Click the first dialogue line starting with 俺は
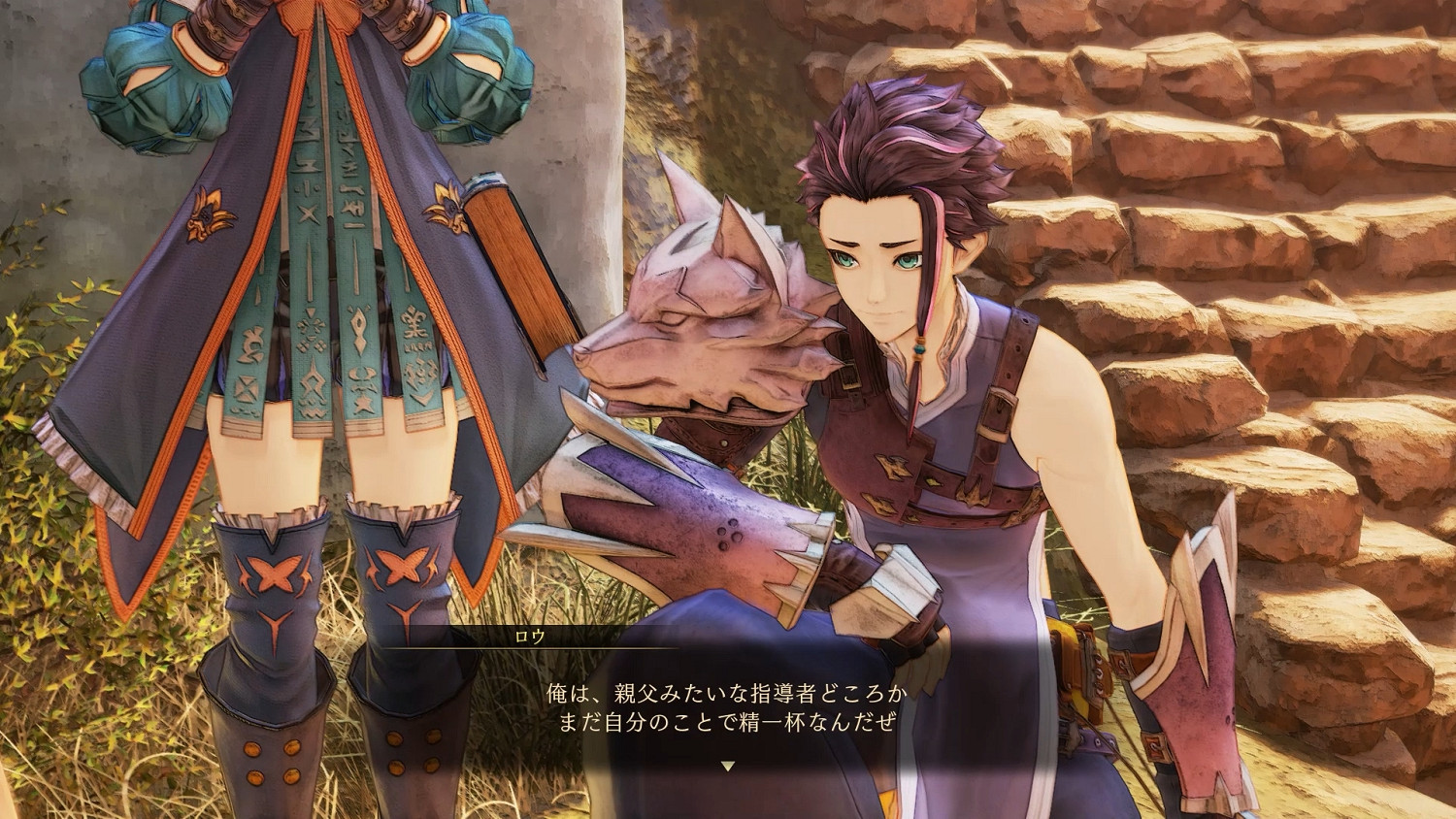 point(728,692)
